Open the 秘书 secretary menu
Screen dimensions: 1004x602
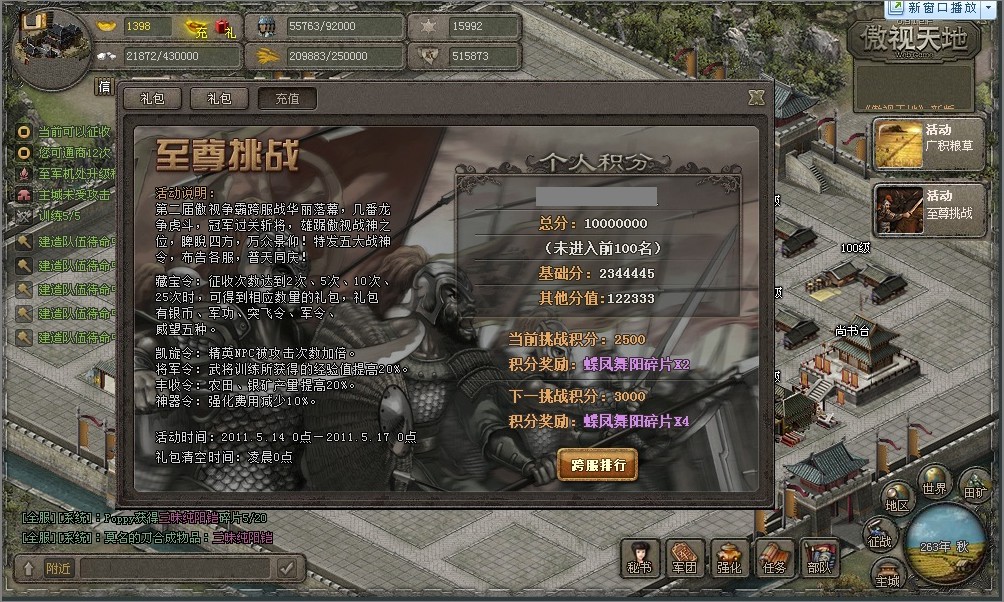tap(641, 558)
